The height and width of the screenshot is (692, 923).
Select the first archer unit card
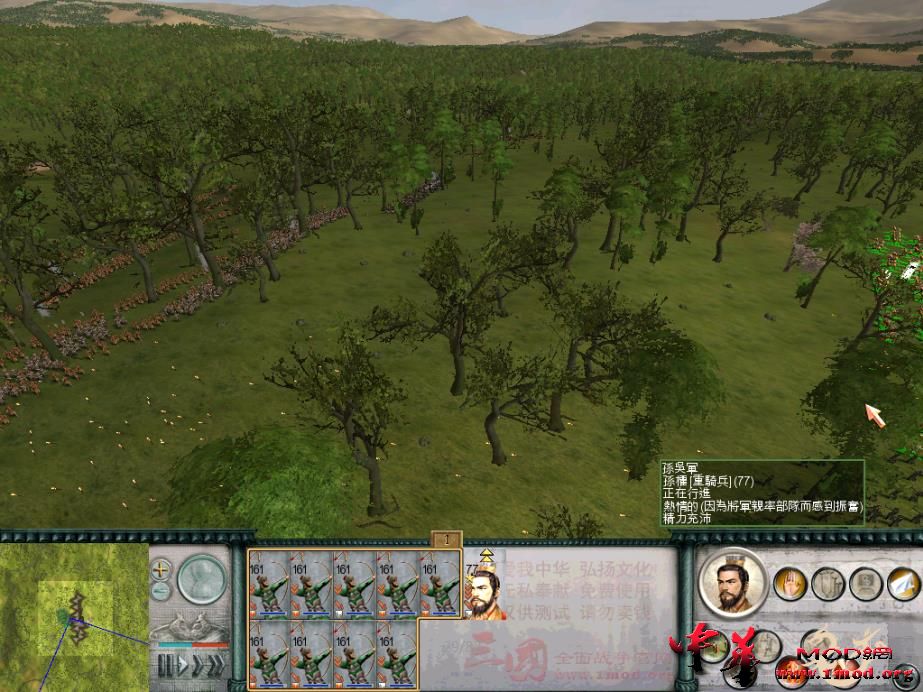click(x=269, y=584)
